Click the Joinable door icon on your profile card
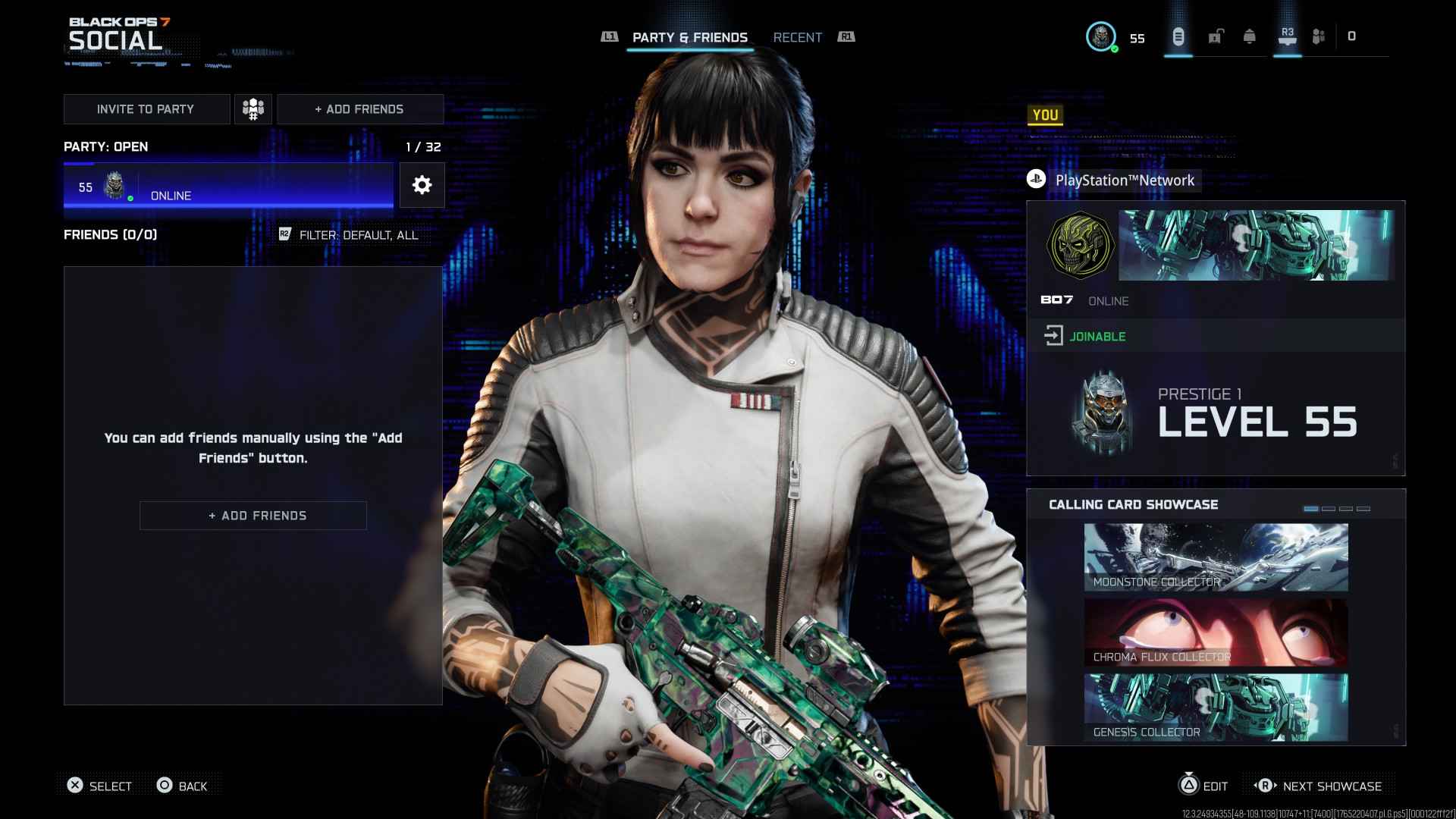 coord(1054,336)
